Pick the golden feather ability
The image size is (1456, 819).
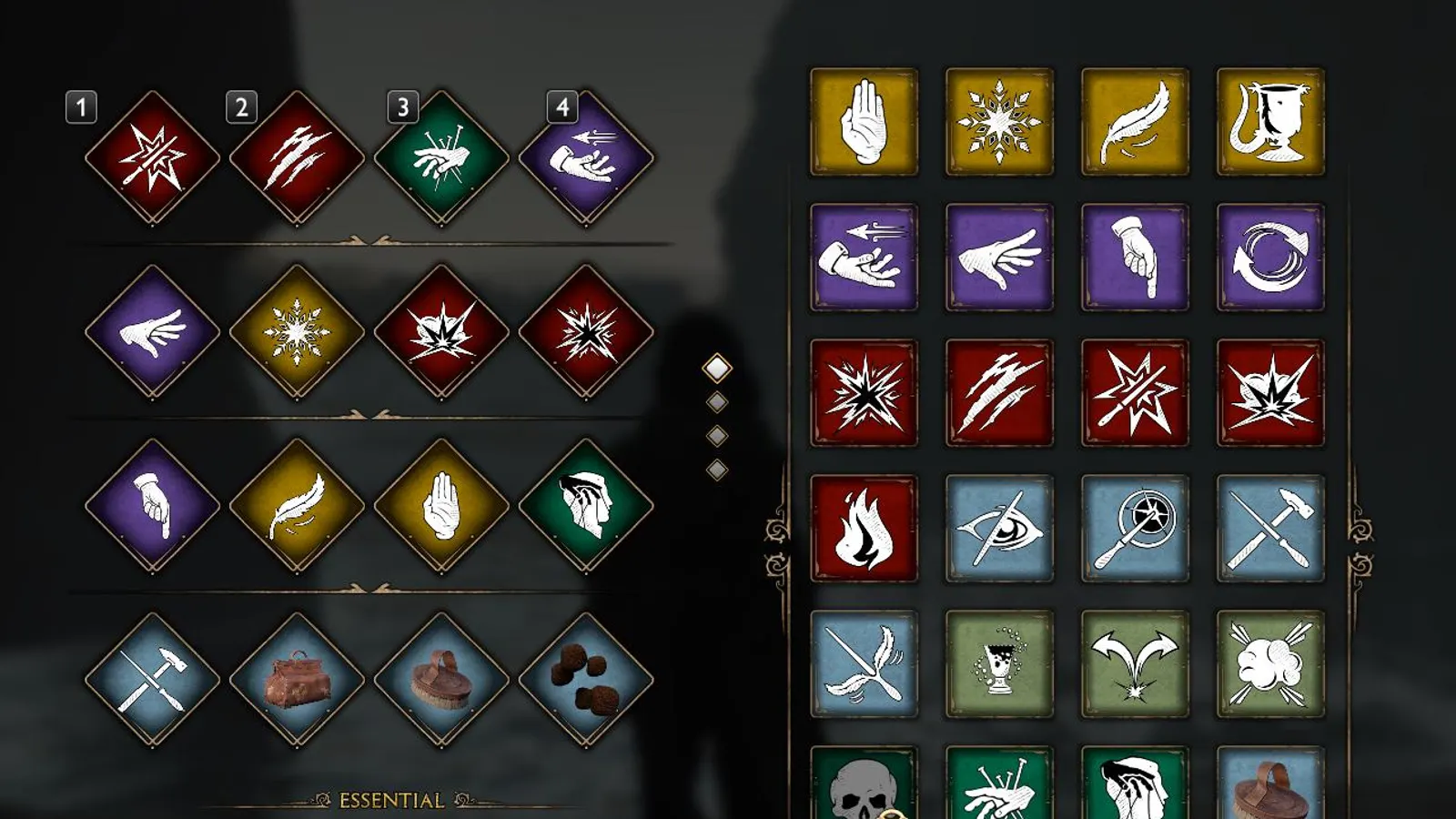pyautogui.click(x=1134, y=119)
